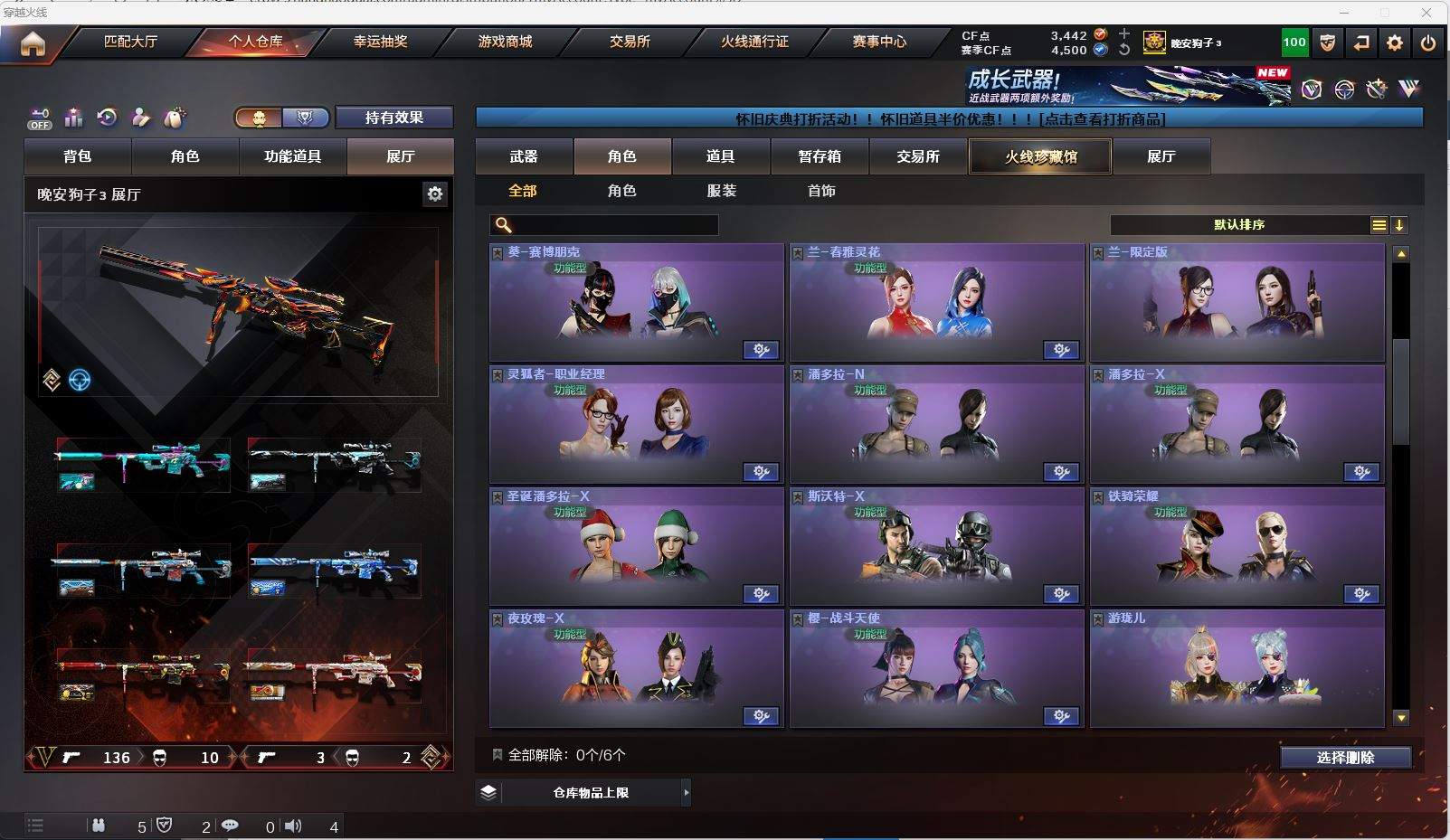The height and width of the screenshot is (840, 1450).
Task: Click the power exit button
Action: pyautogui.click(x=1427, y=42)
